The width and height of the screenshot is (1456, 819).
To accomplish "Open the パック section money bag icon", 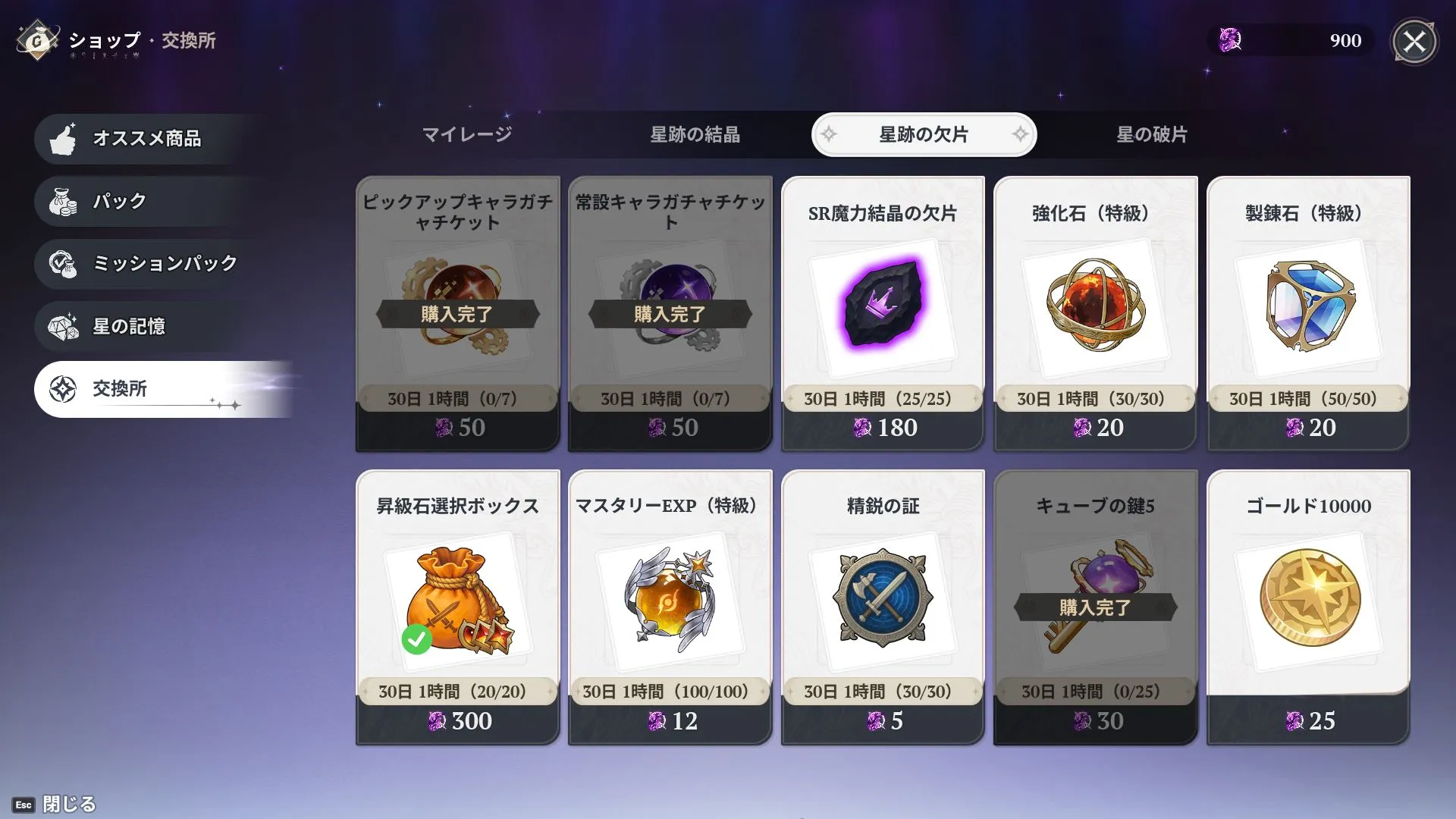I will [x=64, y=201].
